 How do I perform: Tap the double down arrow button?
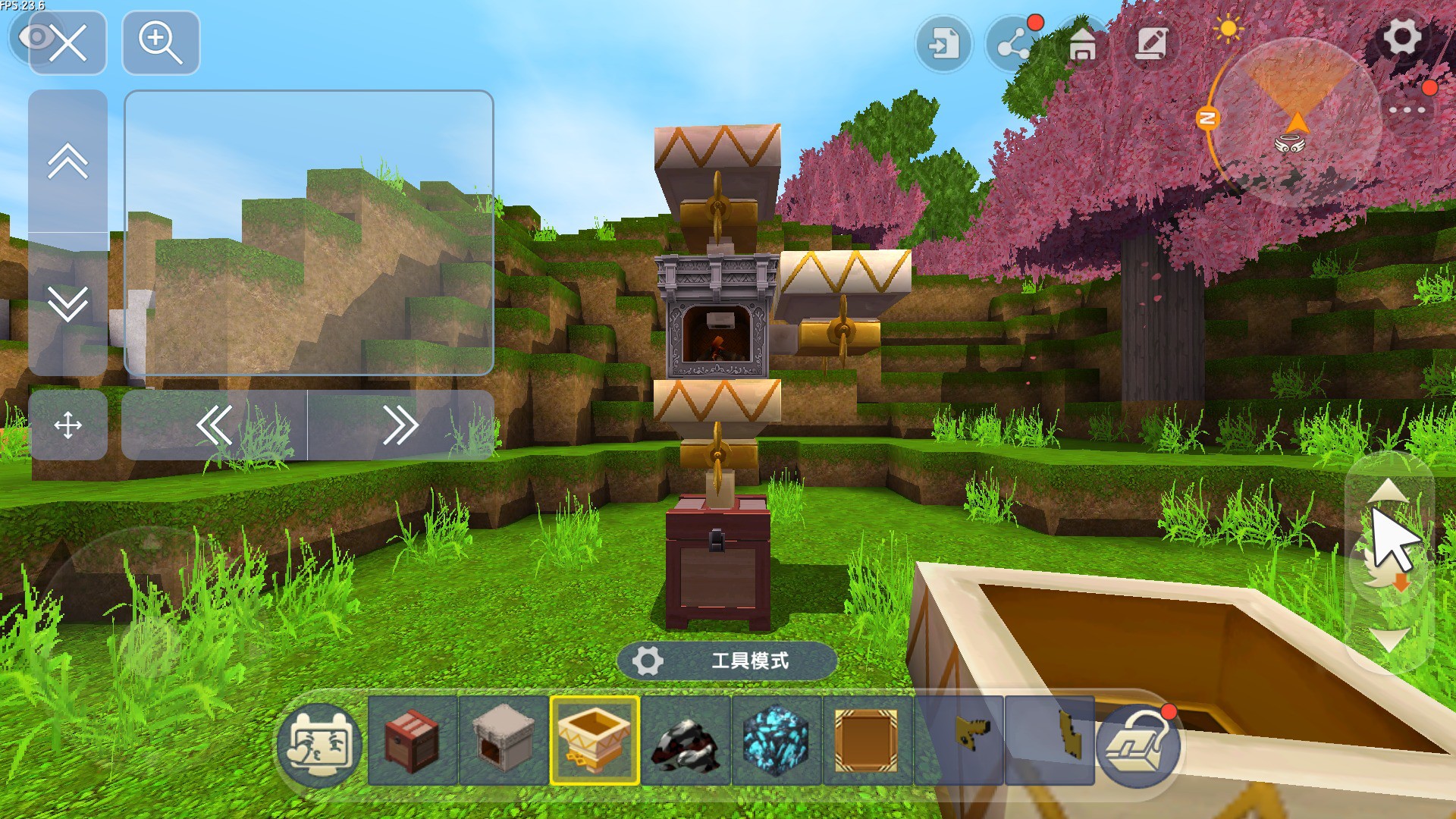[x=67, y=303]
